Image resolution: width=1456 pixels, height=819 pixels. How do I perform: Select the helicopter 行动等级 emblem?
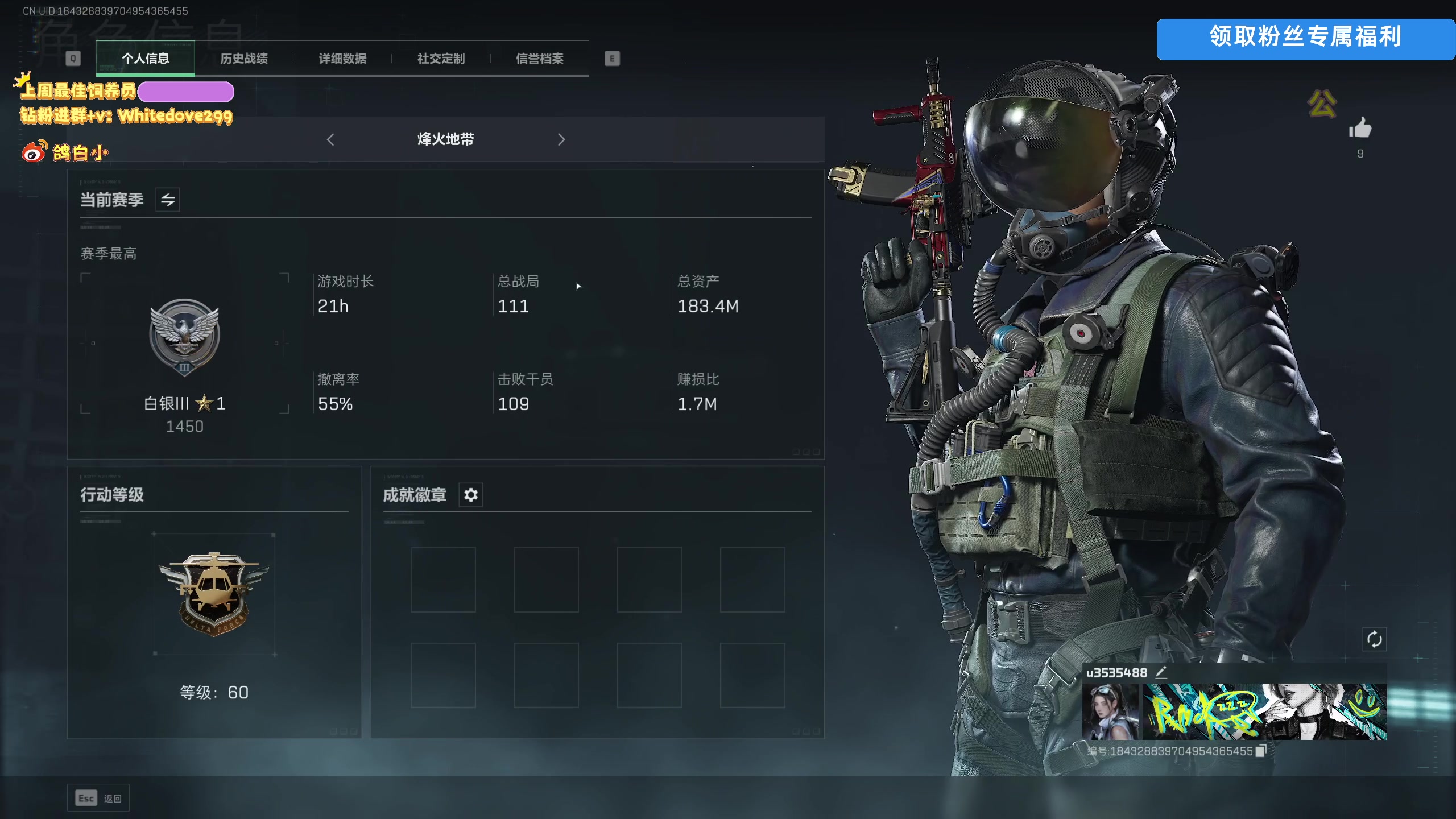click(x=214, y=593)
